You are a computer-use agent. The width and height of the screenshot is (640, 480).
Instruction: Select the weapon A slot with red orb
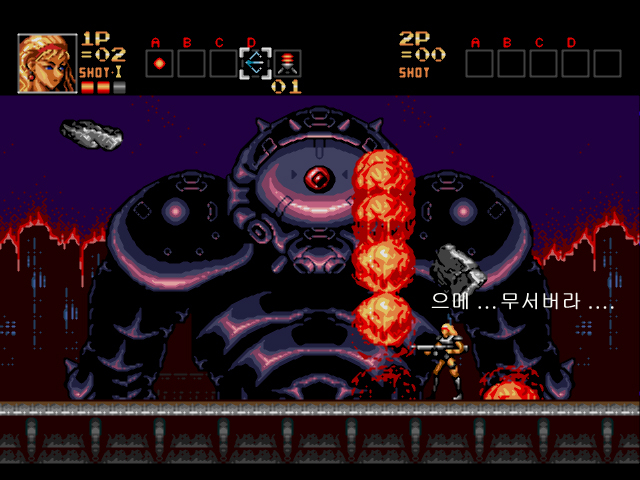pos(159,64)
